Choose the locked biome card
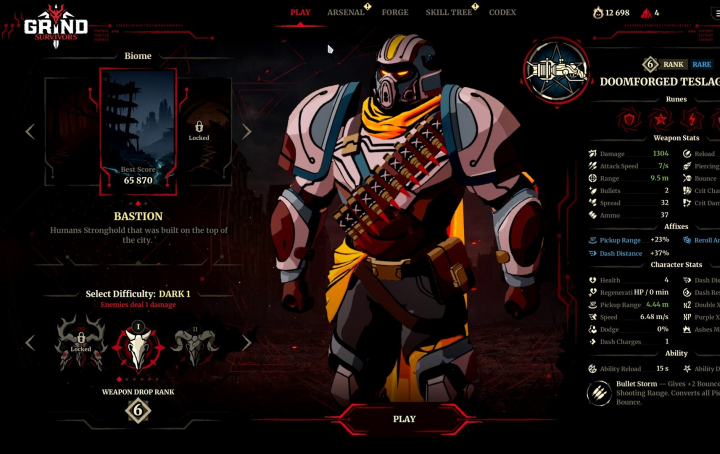This screenshot has width=720, height=454. point(199,130)
